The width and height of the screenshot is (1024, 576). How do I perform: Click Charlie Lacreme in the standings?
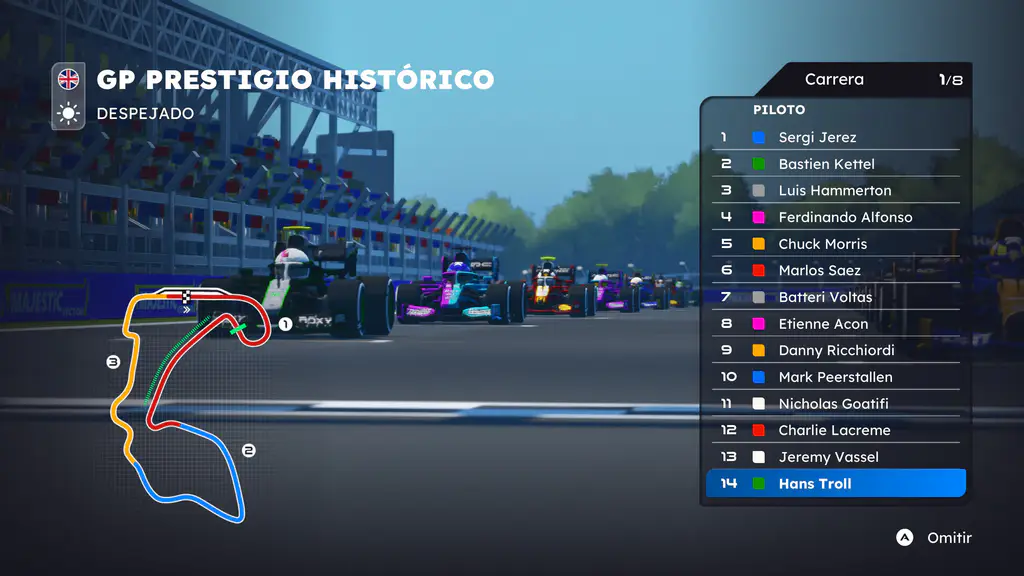coord(834,430)
